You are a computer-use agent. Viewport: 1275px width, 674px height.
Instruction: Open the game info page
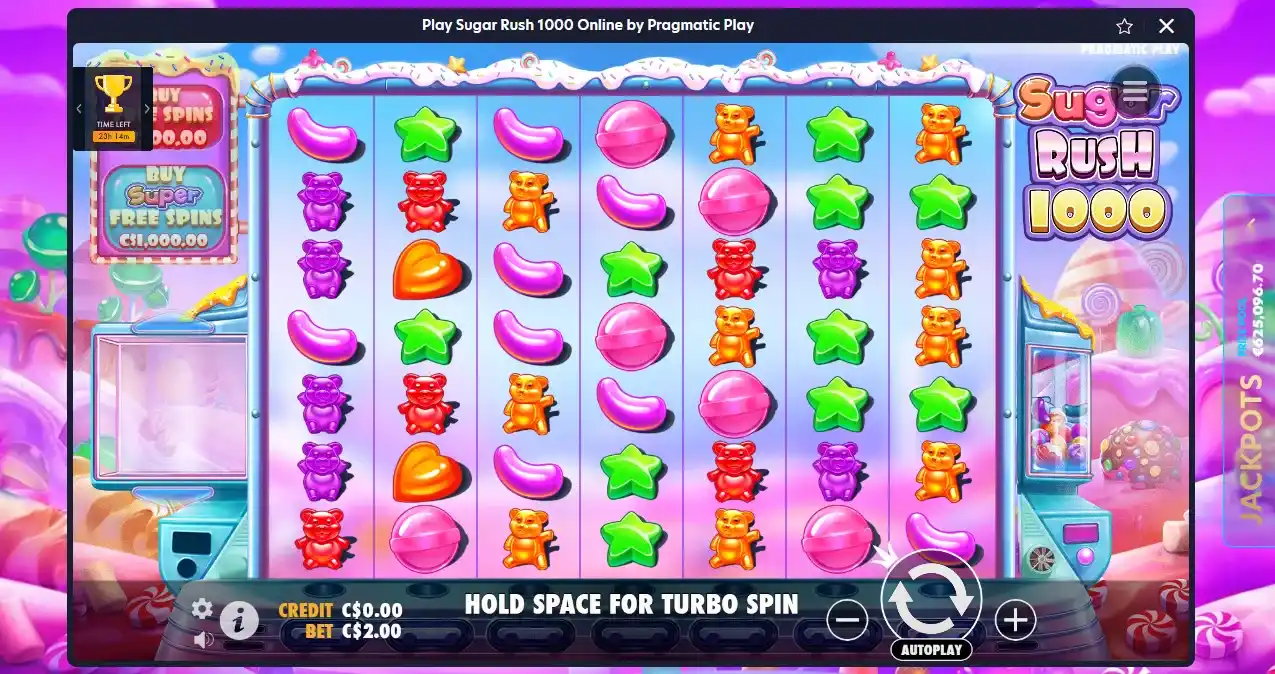(239, 621)
